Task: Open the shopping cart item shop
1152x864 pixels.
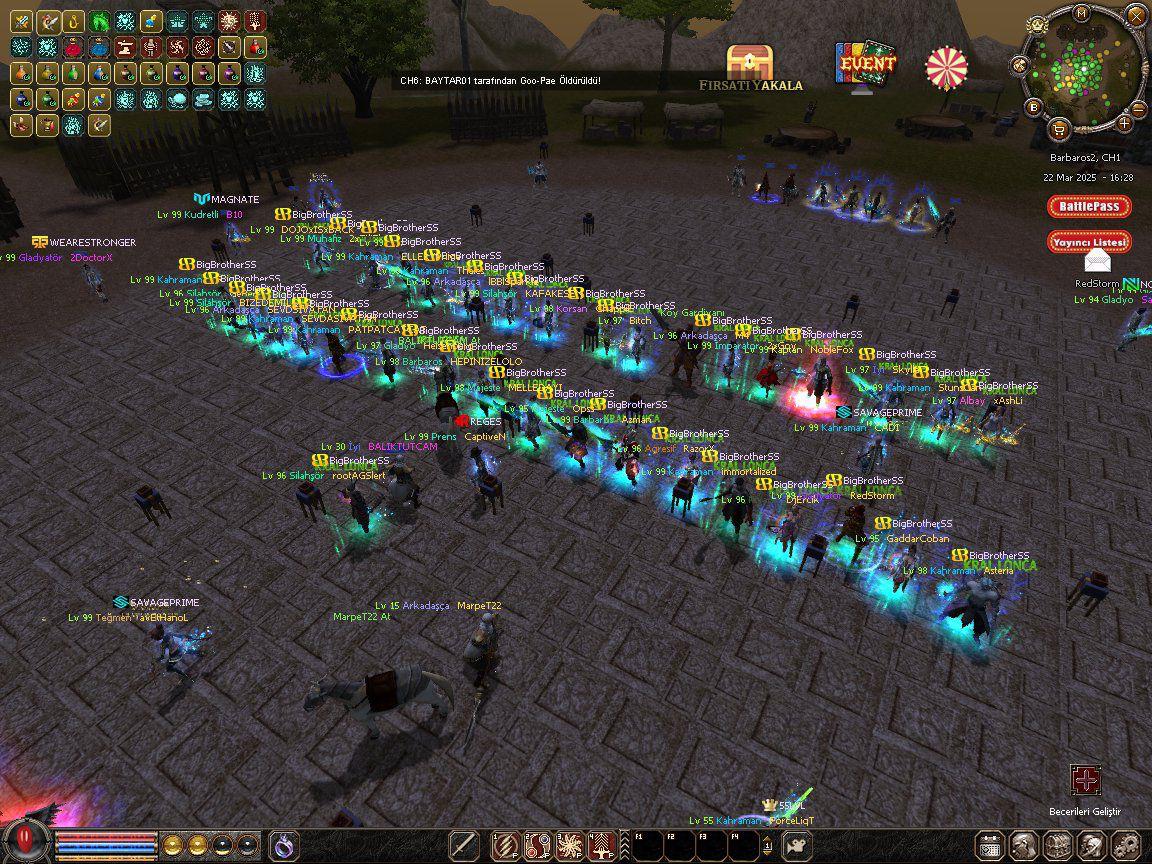Action: (1058, 129)
